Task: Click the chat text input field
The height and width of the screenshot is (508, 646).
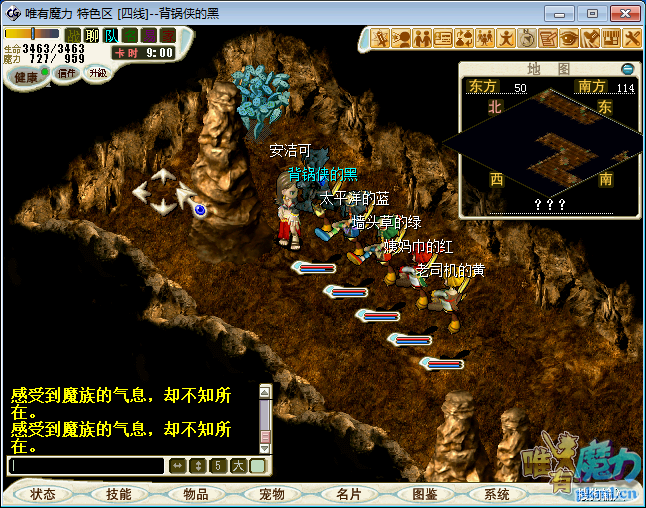Action: (x=86, y=466)
